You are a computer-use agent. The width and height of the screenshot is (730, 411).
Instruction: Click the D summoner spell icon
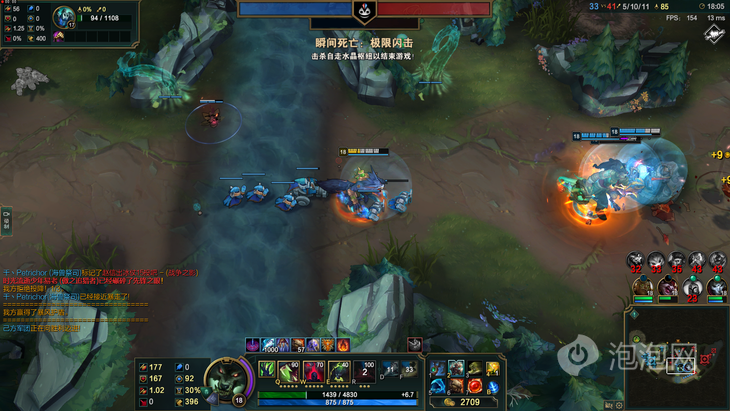coord(390,369)
